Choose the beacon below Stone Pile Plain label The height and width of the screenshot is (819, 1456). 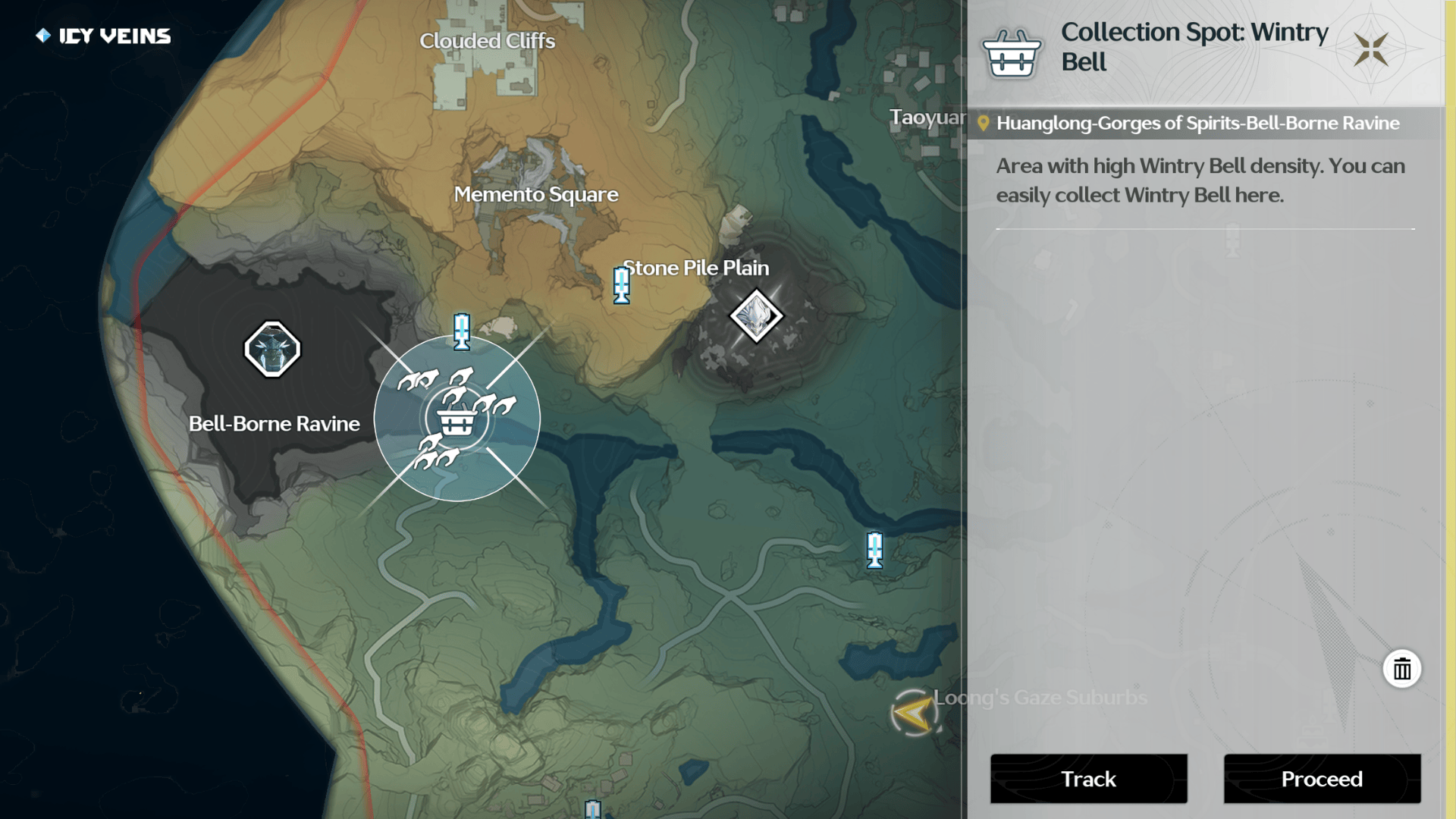point(622,286)
